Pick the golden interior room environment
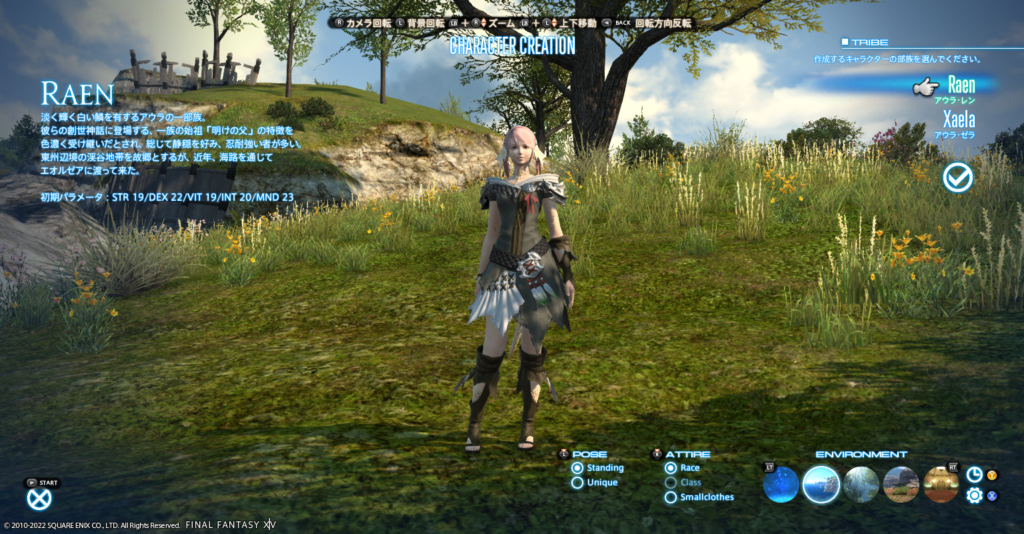This screenshot has width=1024, height=534. [x=941, y=485]
